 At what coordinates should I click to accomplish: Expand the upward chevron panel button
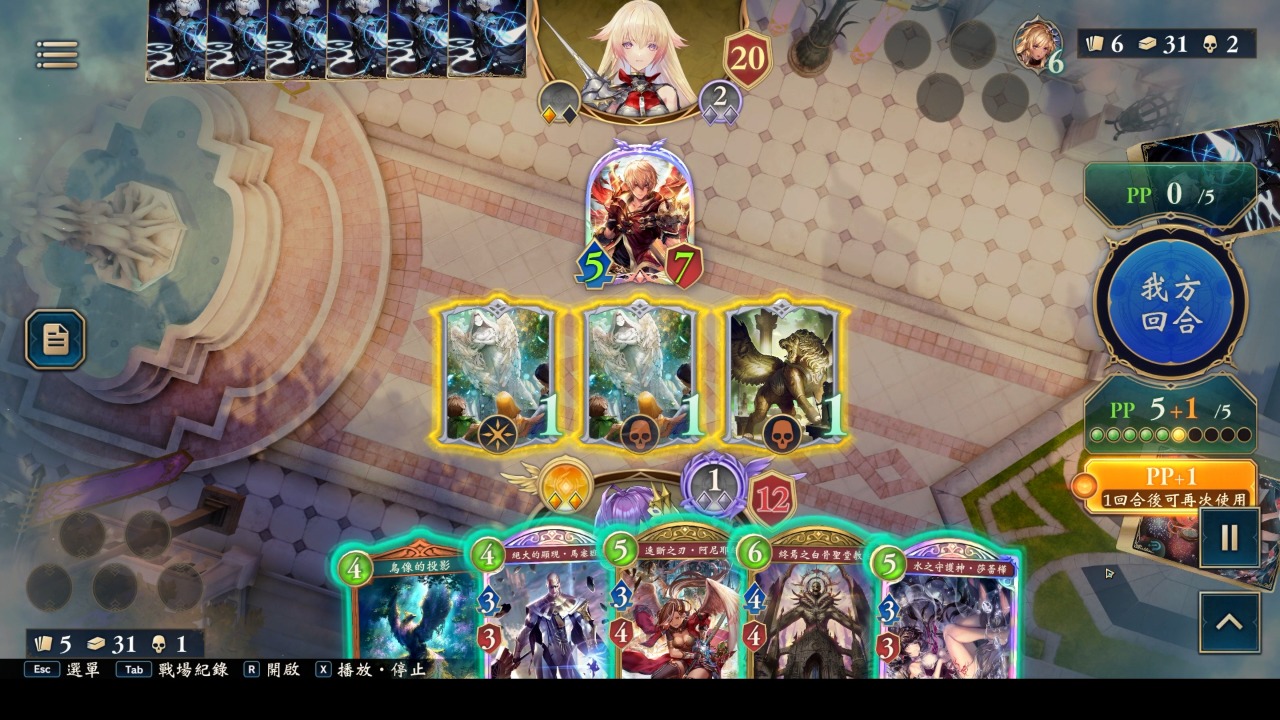click(x=1229, y=622)
